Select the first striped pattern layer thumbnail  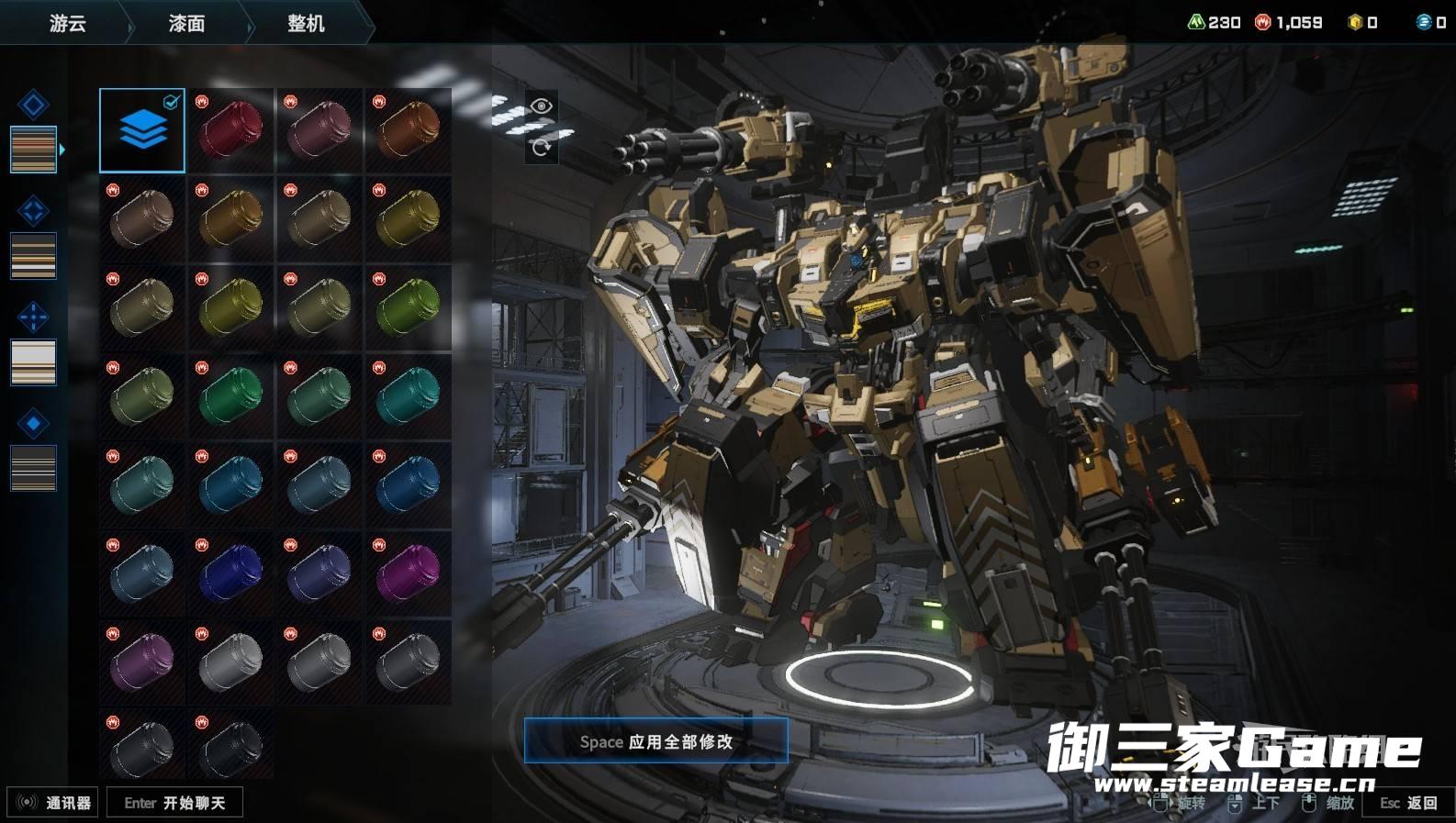tap(33, 150)
